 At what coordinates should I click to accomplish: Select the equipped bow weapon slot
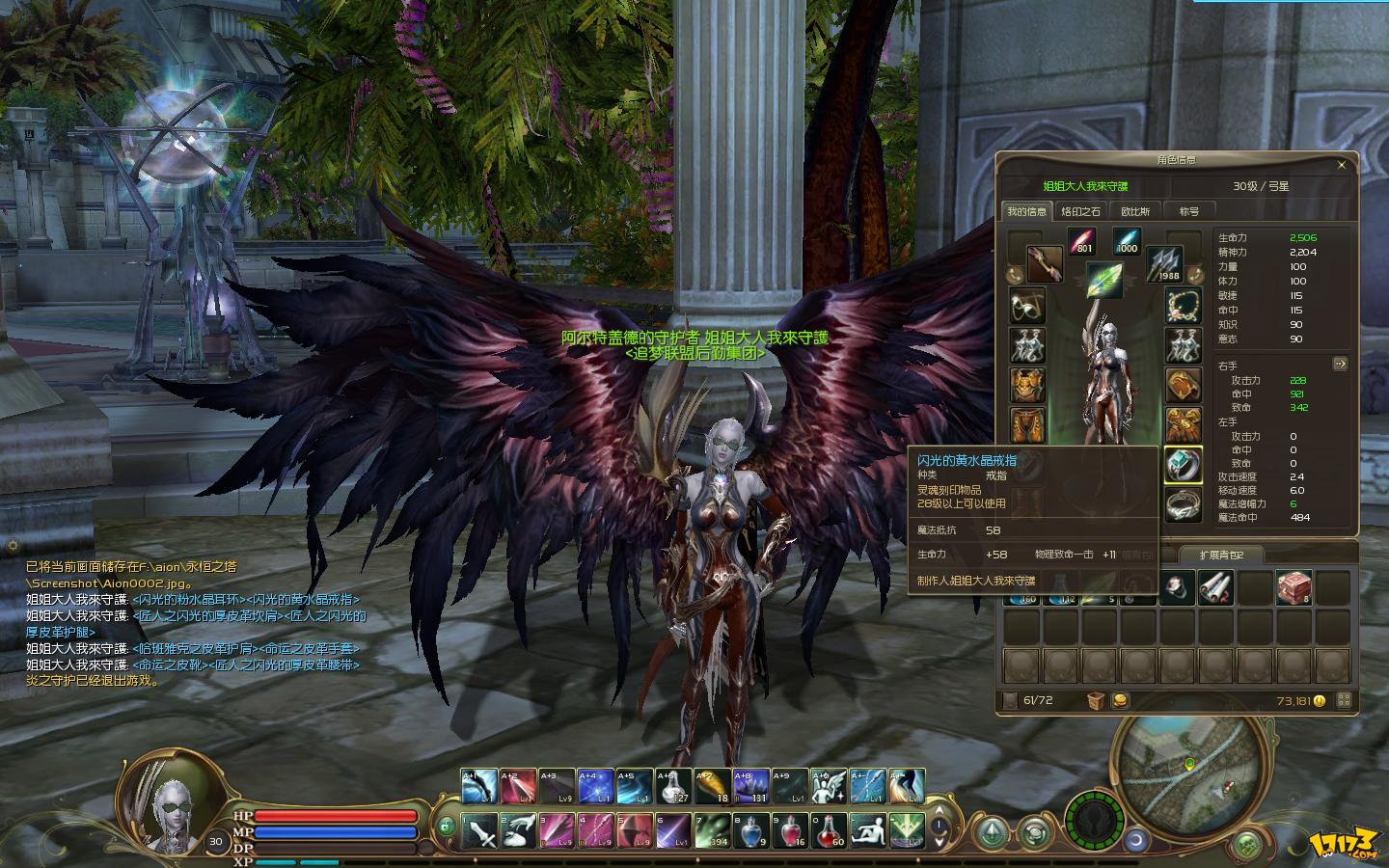coord(1044,264)
